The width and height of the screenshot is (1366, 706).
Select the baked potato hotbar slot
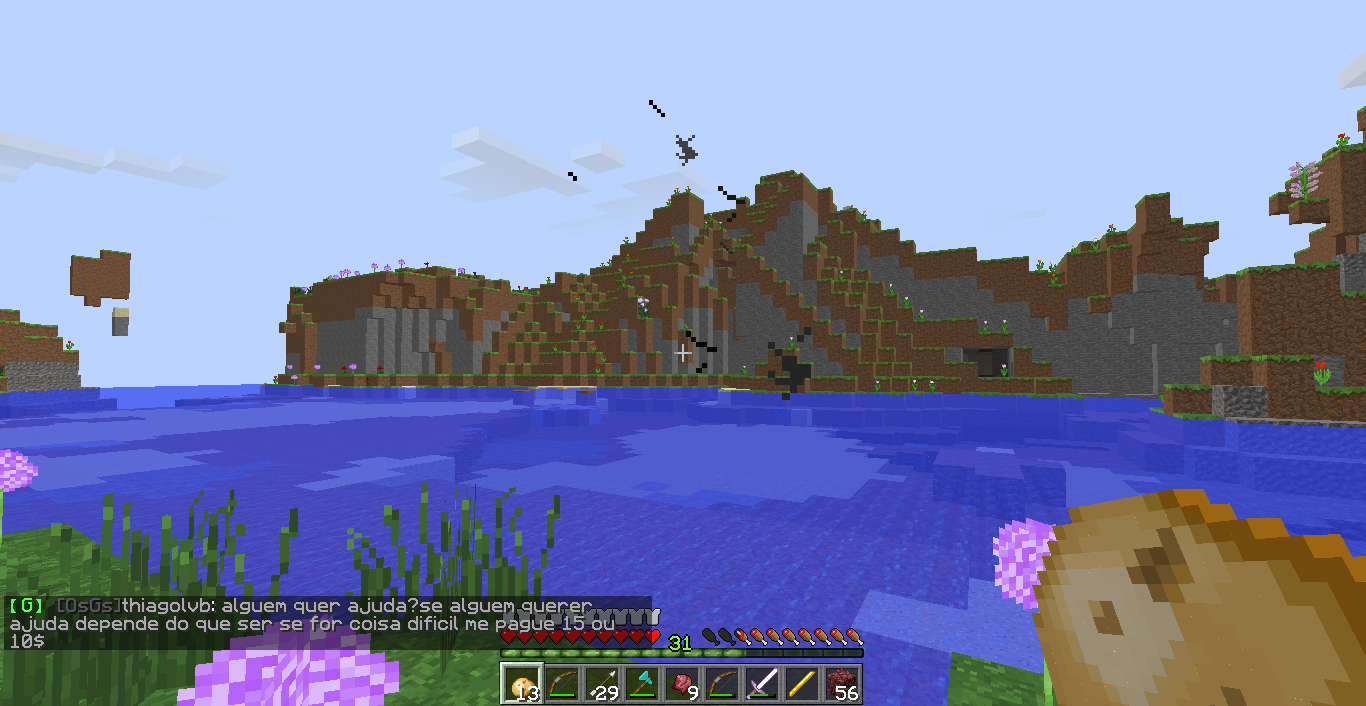point(521,685)
